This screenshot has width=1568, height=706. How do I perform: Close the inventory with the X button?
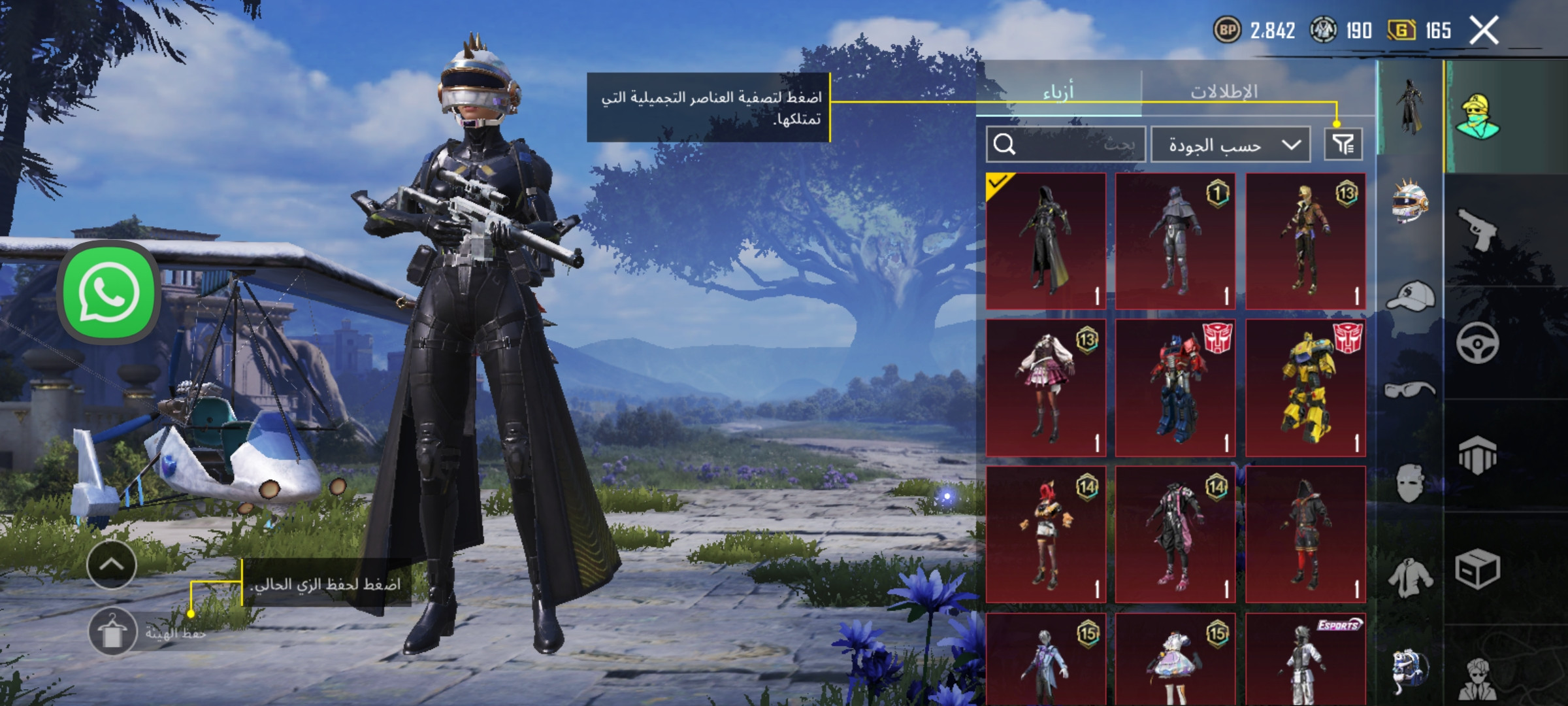coord(1484,31)
